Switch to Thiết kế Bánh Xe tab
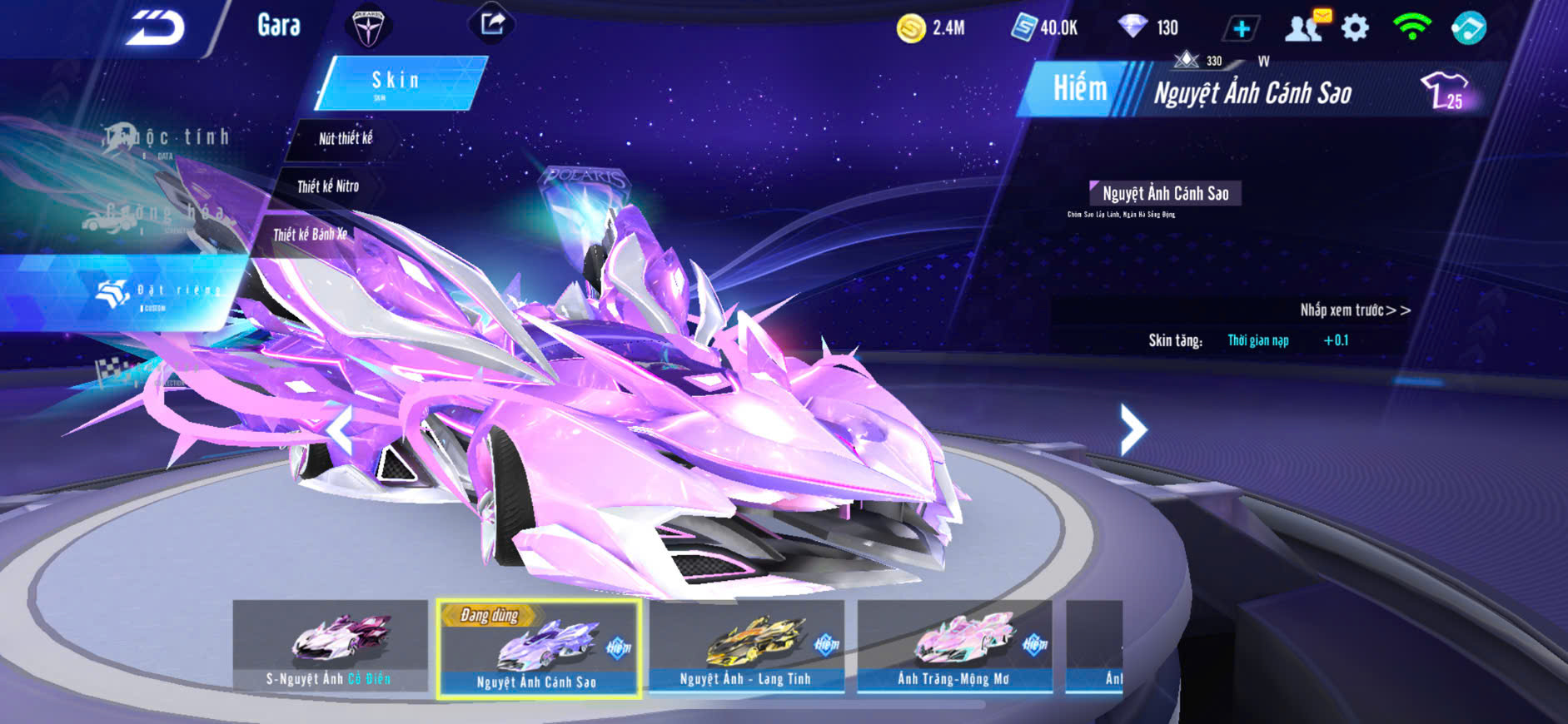 310,235
